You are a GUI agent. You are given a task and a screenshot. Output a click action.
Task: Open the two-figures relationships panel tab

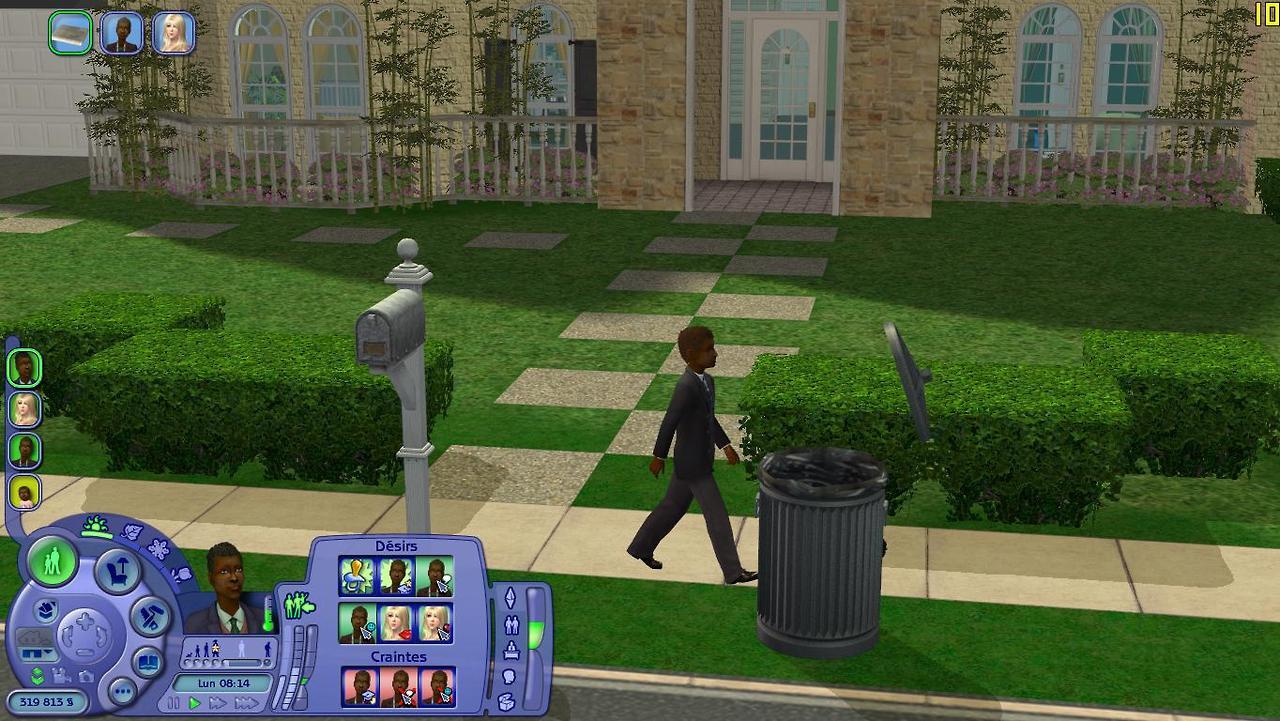coord(511,625)
